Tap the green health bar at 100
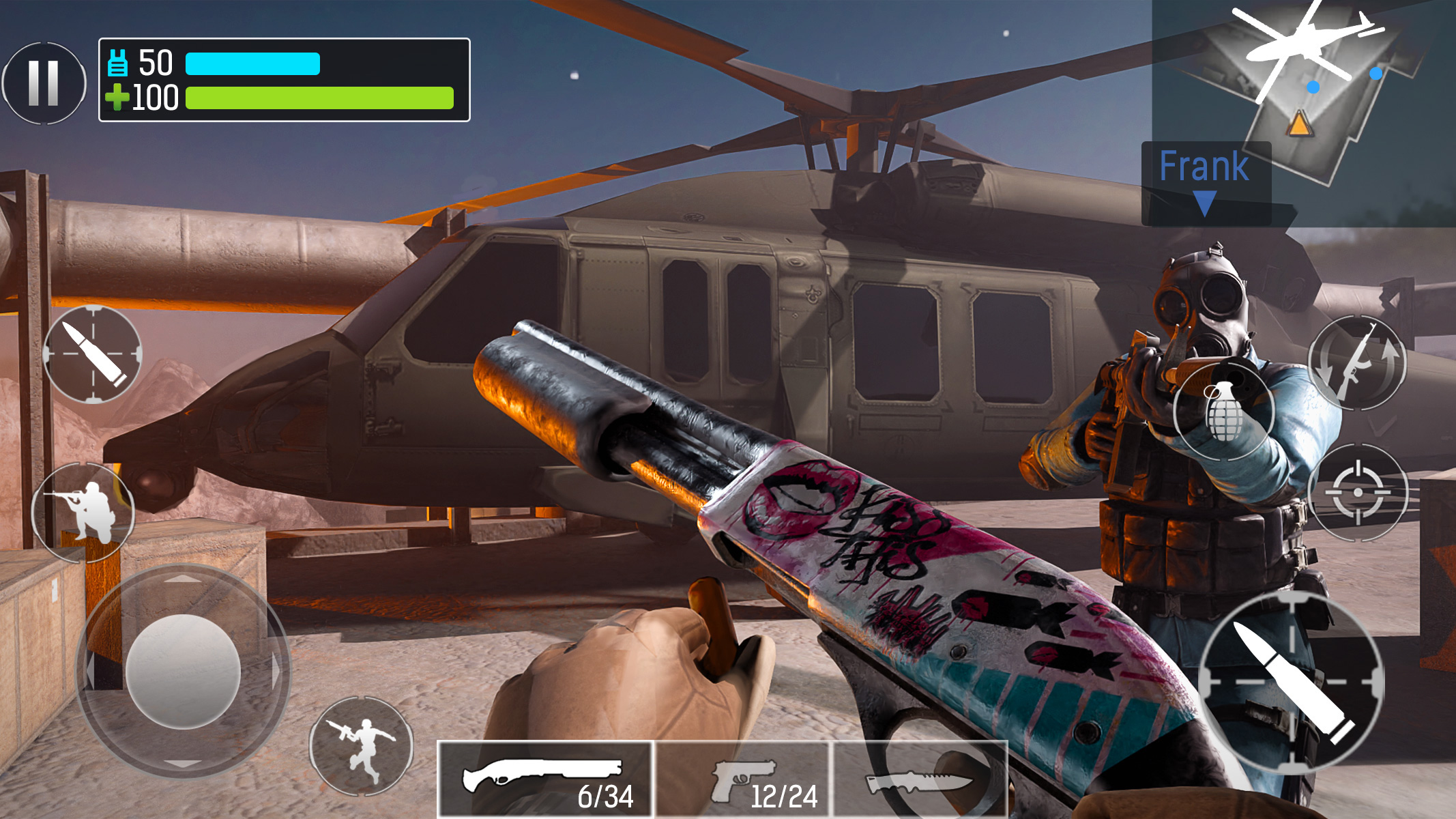Viewport: 1456px width, 819px height. click(321, 99)
